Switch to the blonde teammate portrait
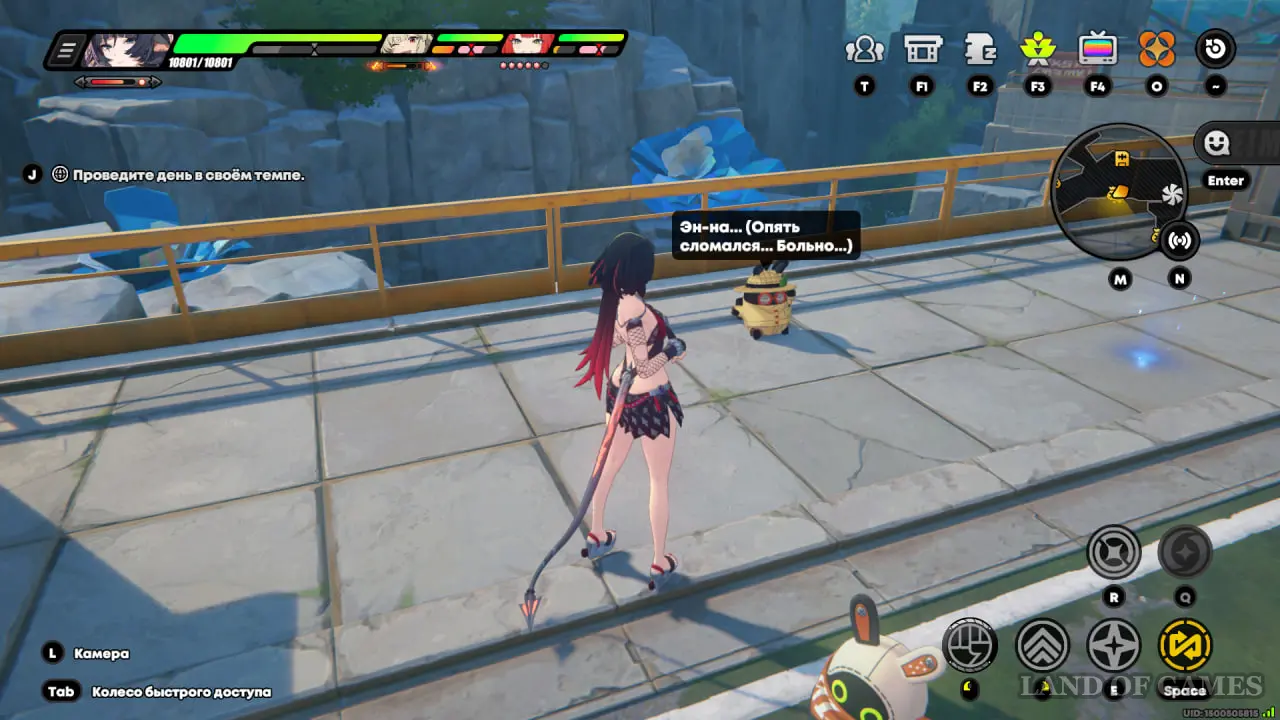This screenshot has width=1280, height=720. 407,44
